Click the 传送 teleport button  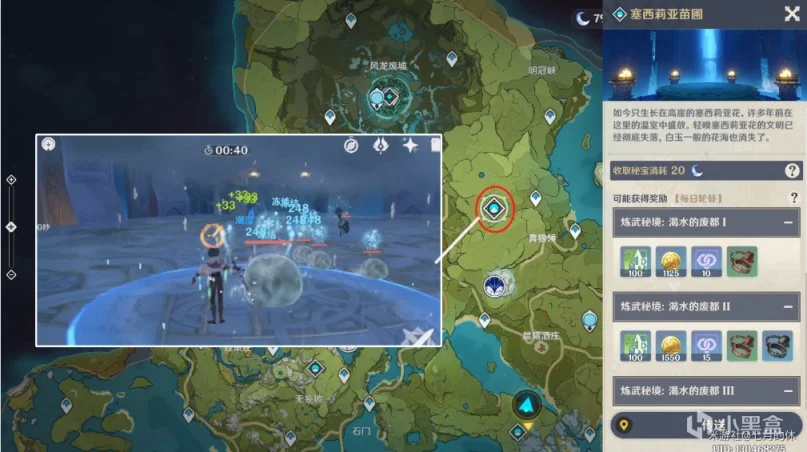click(705, 426)
